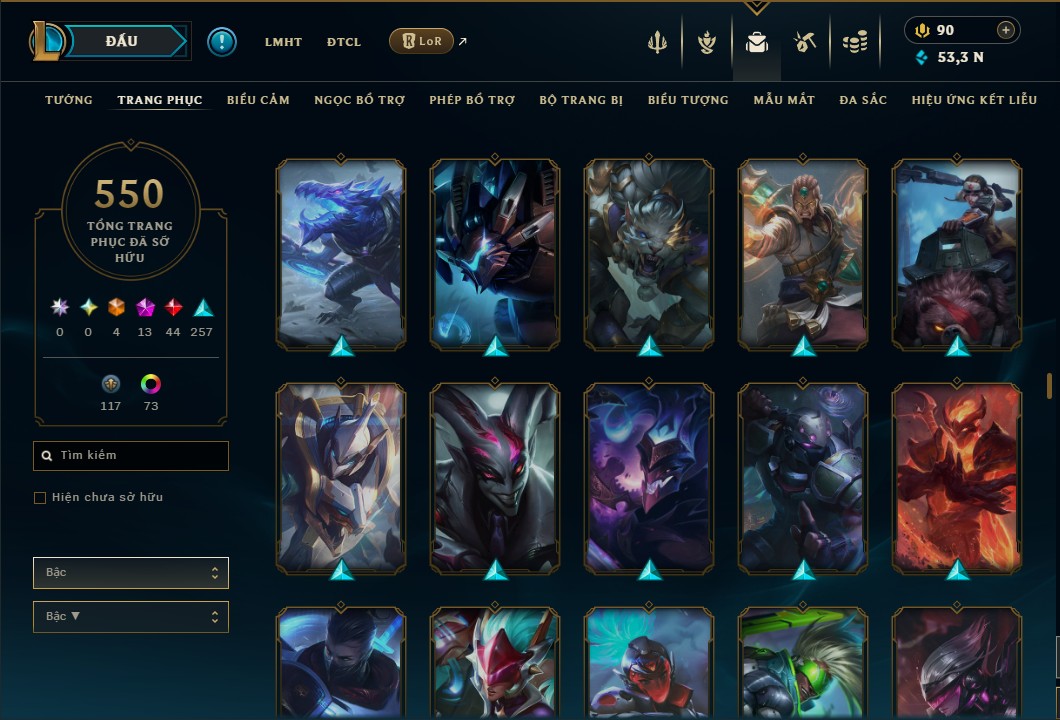
Task: Open the blue exclamation notification icon
Action: (222, 42)
